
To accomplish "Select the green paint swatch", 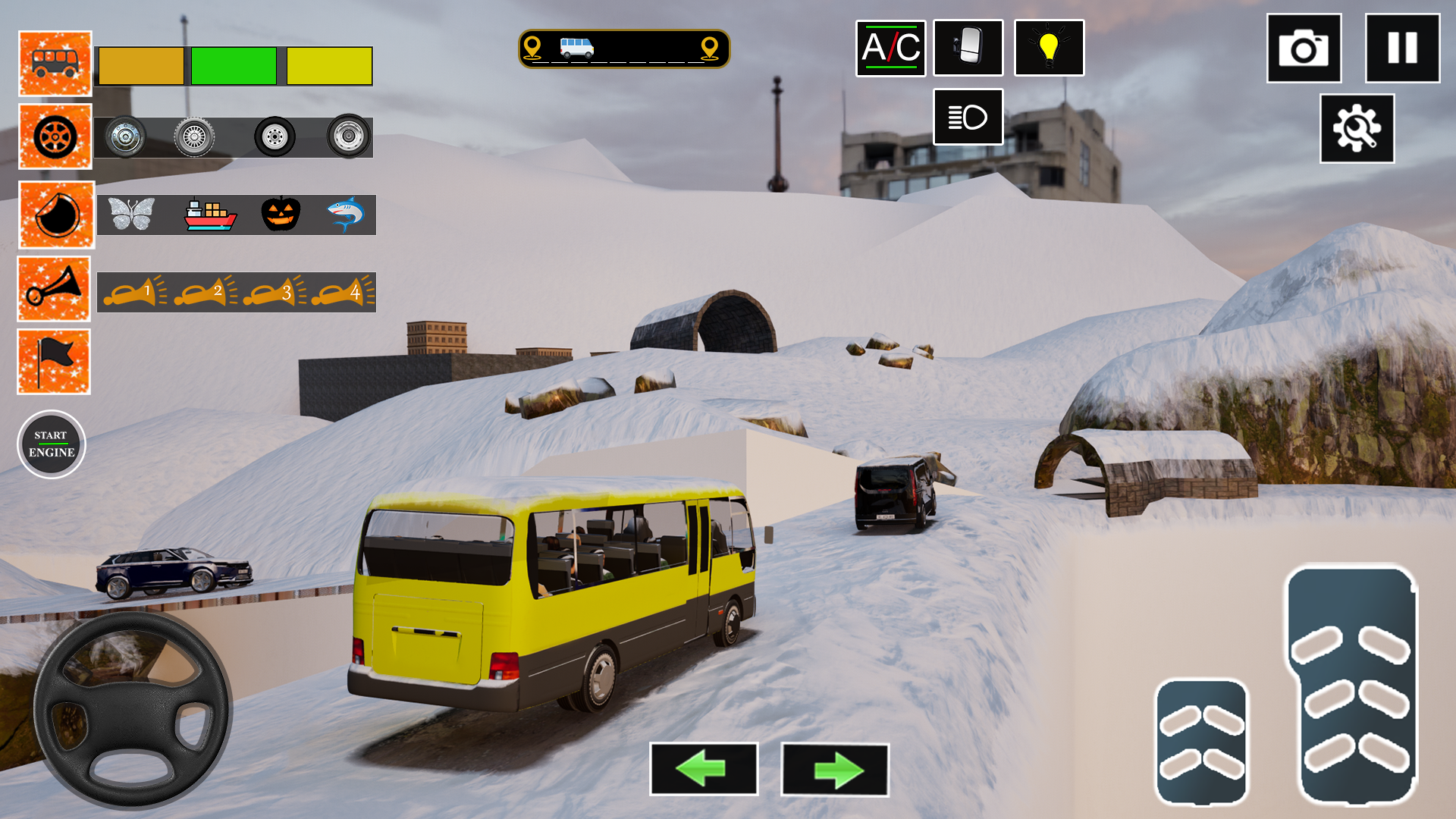I will [233, 67].
